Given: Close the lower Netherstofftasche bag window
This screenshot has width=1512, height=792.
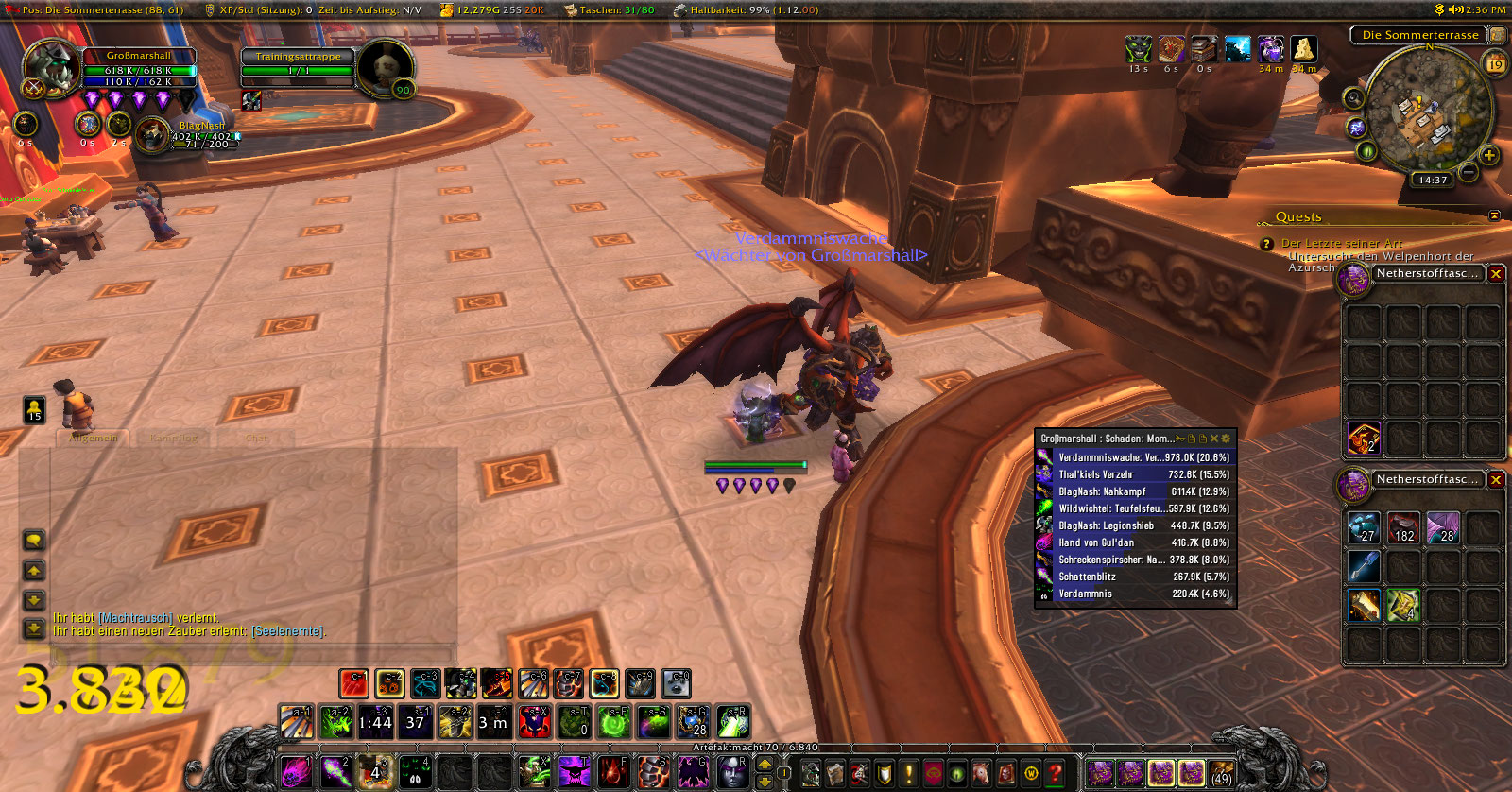Looking at the screenshot, I should [1496, 480].
